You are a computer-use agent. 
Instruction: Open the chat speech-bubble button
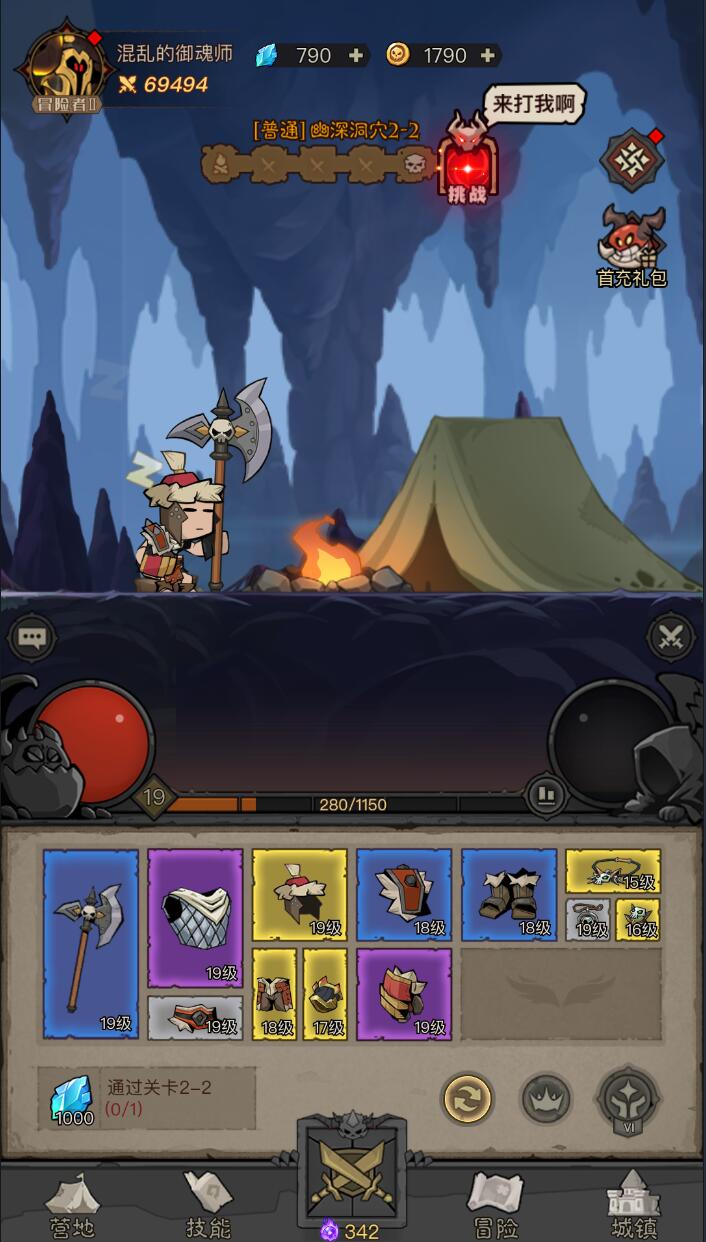pos(32,637)
